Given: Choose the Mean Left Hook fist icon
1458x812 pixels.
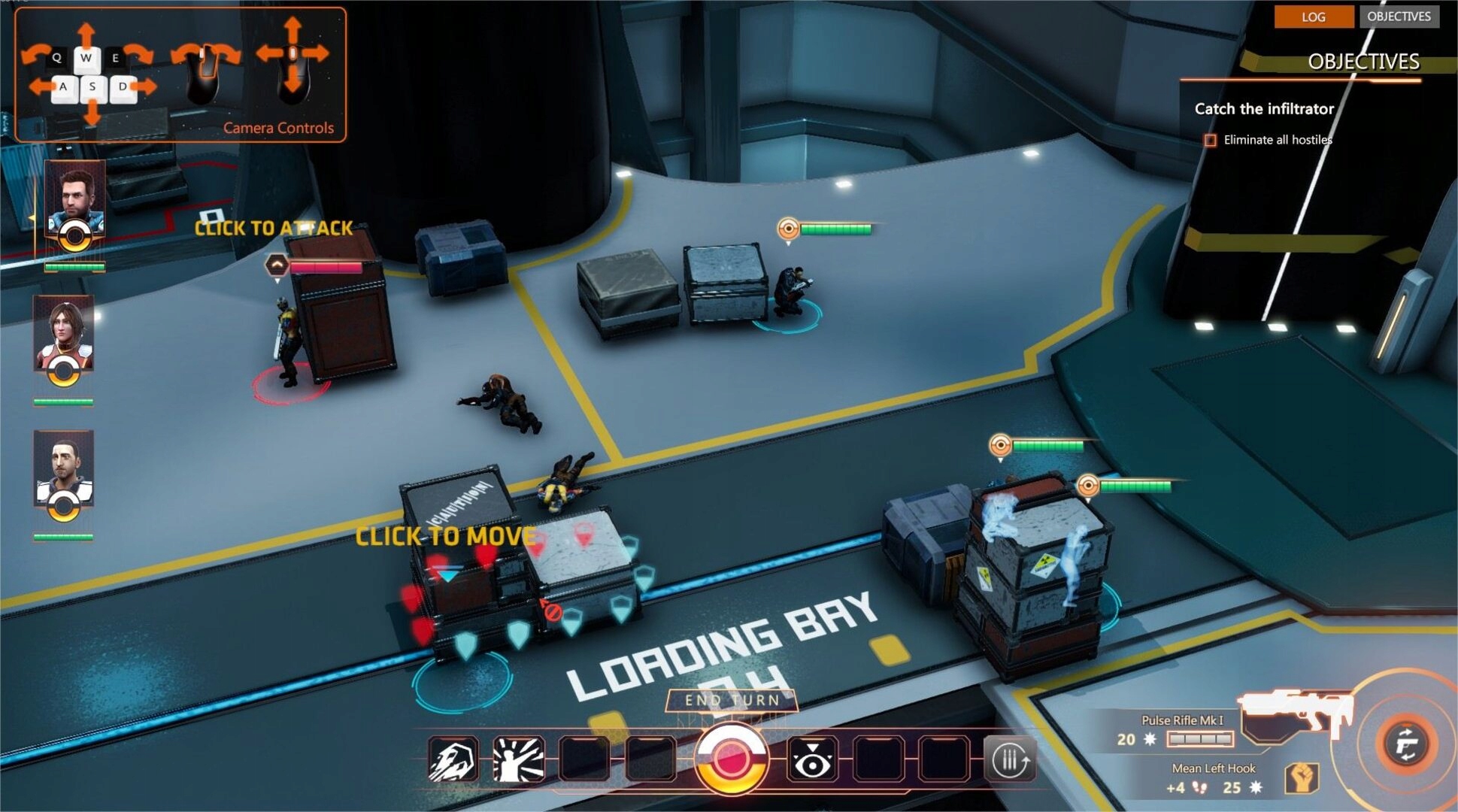Looking at the screenshot, I should [1302, 778].
